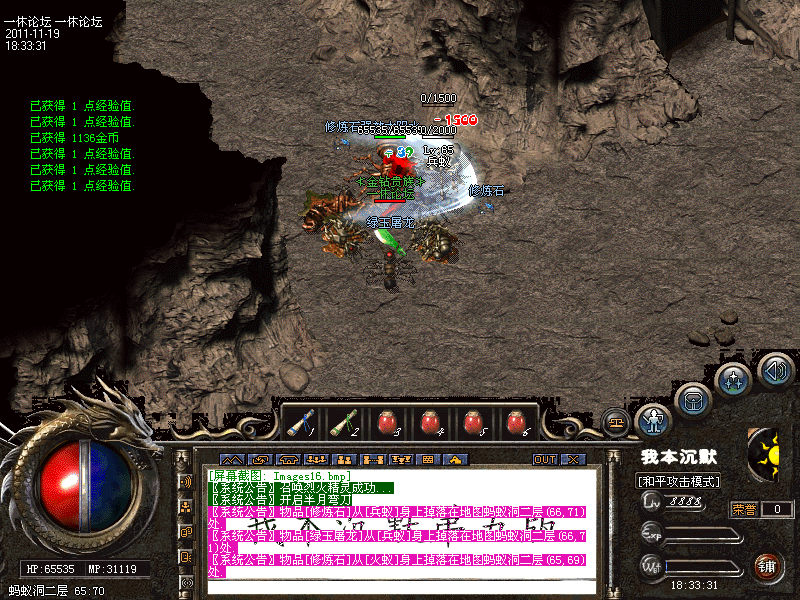This screenshot has height=600, width=800.
Task: Open the character status figure icon
Action: point(653,420)
